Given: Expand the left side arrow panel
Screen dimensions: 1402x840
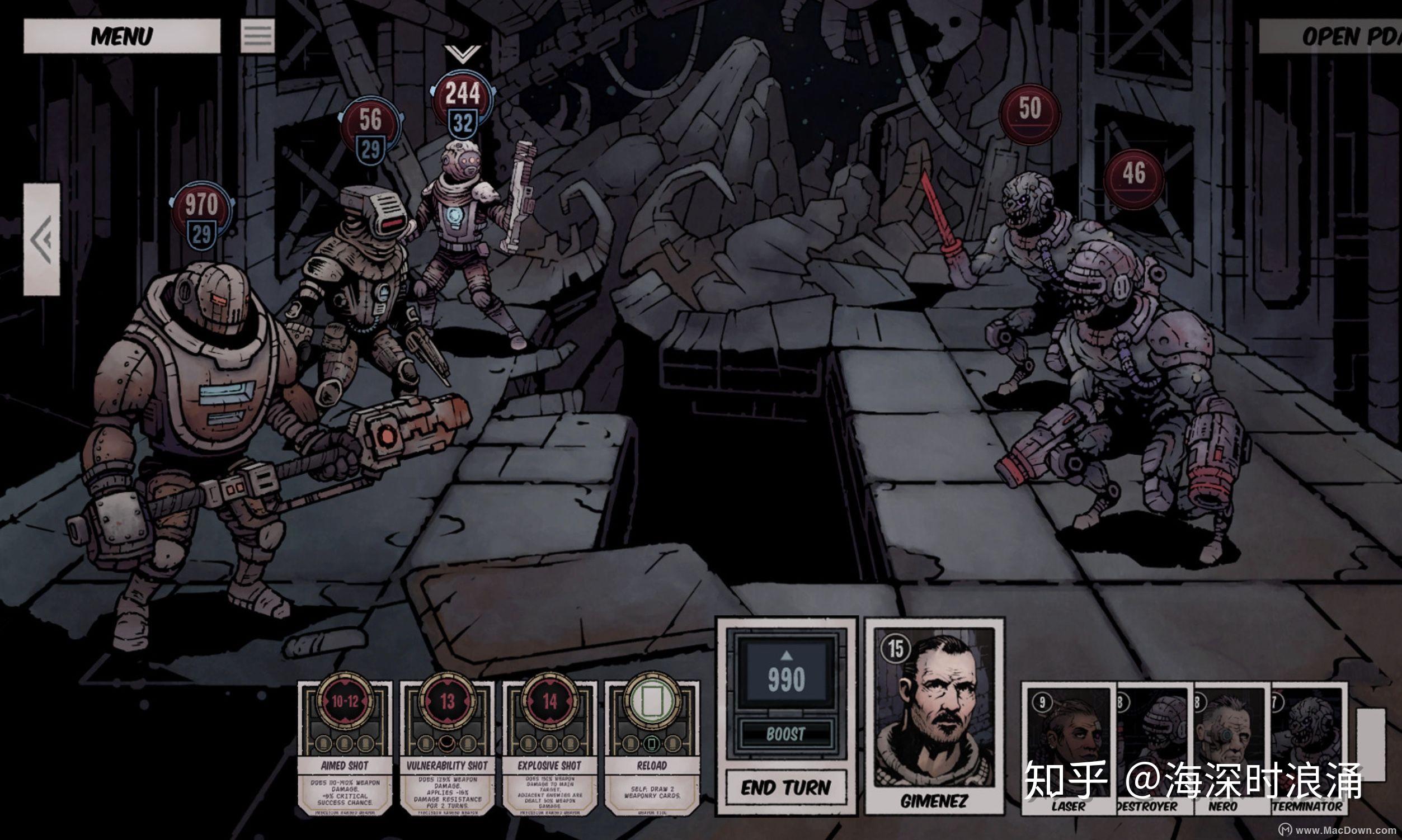Looking at the screenshot, I should pyautogui.click(x=41, y=239).
